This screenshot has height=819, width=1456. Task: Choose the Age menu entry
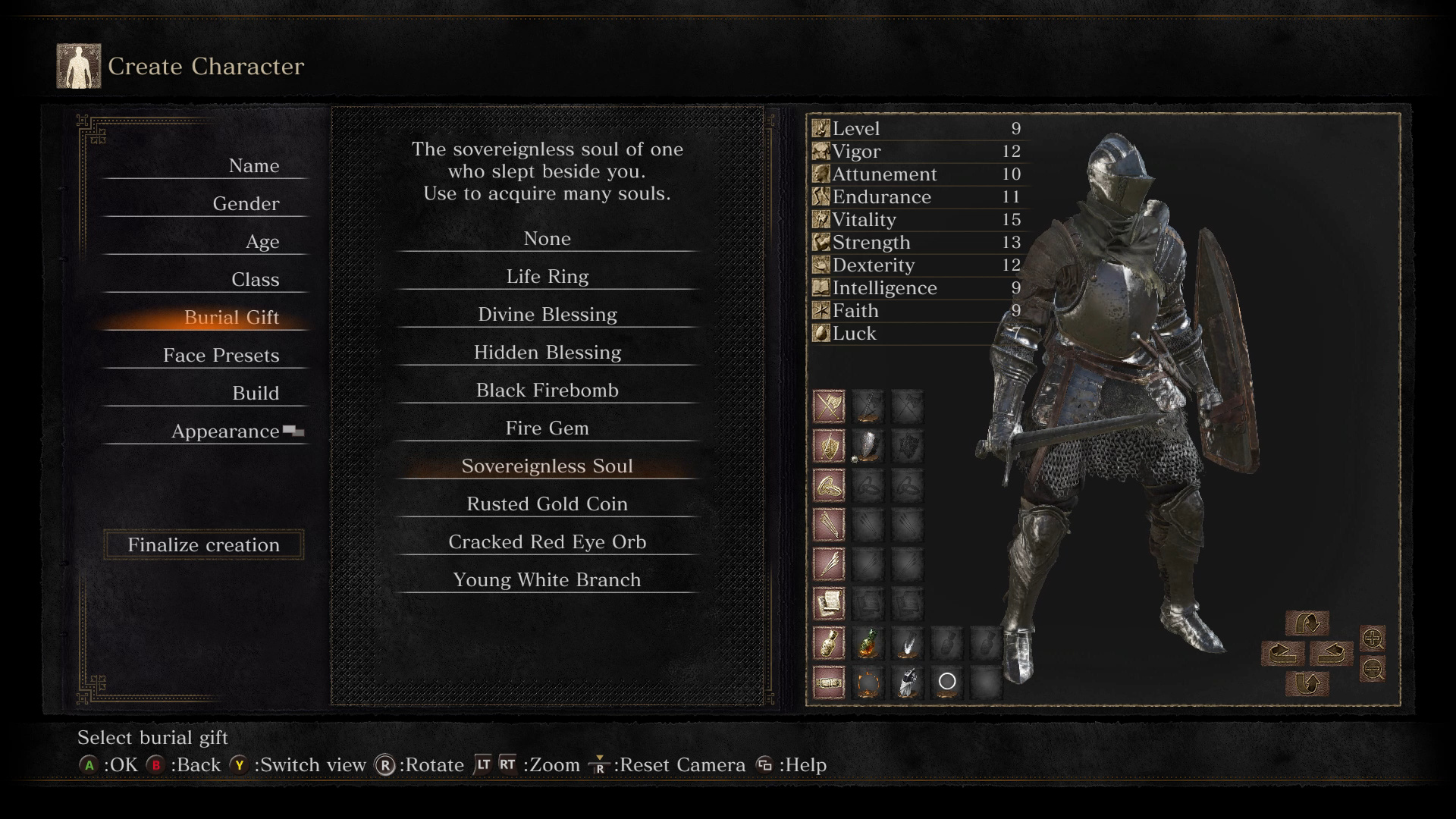click(x=262, y=242)
